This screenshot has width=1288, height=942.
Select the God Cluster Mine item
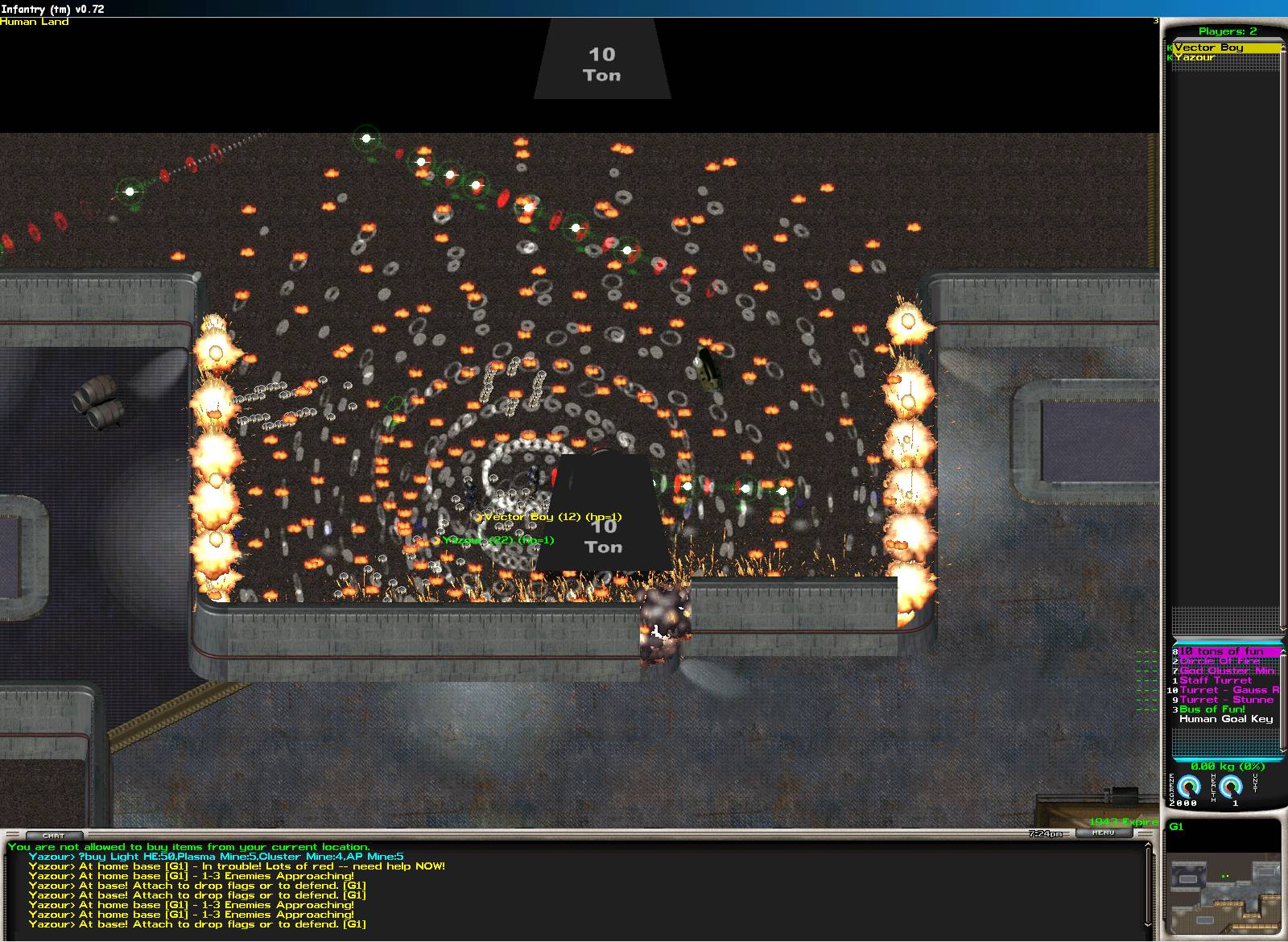coord(1228,671)
